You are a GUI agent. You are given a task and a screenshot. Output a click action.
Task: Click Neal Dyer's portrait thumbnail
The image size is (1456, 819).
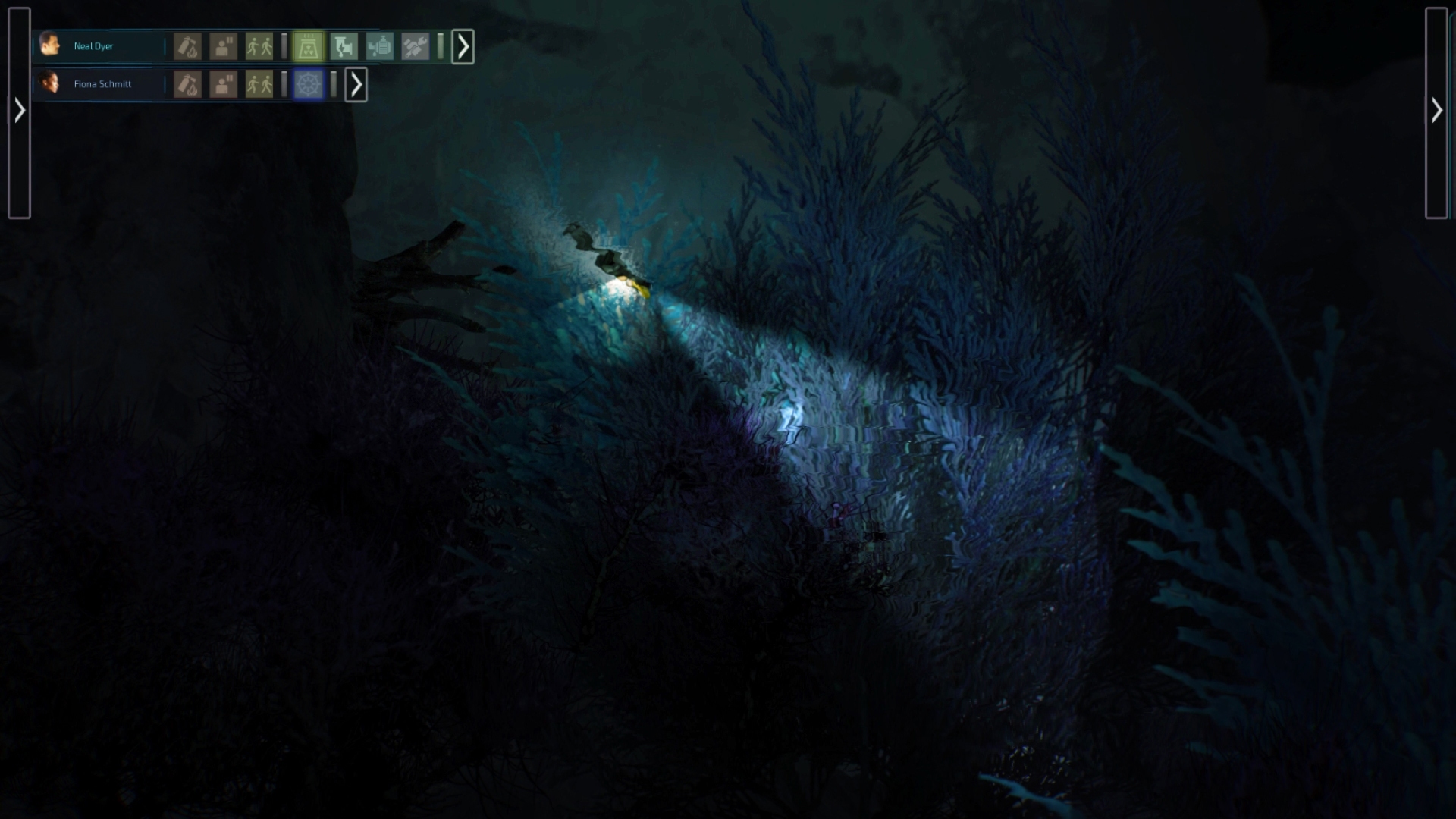pos(50,45)
